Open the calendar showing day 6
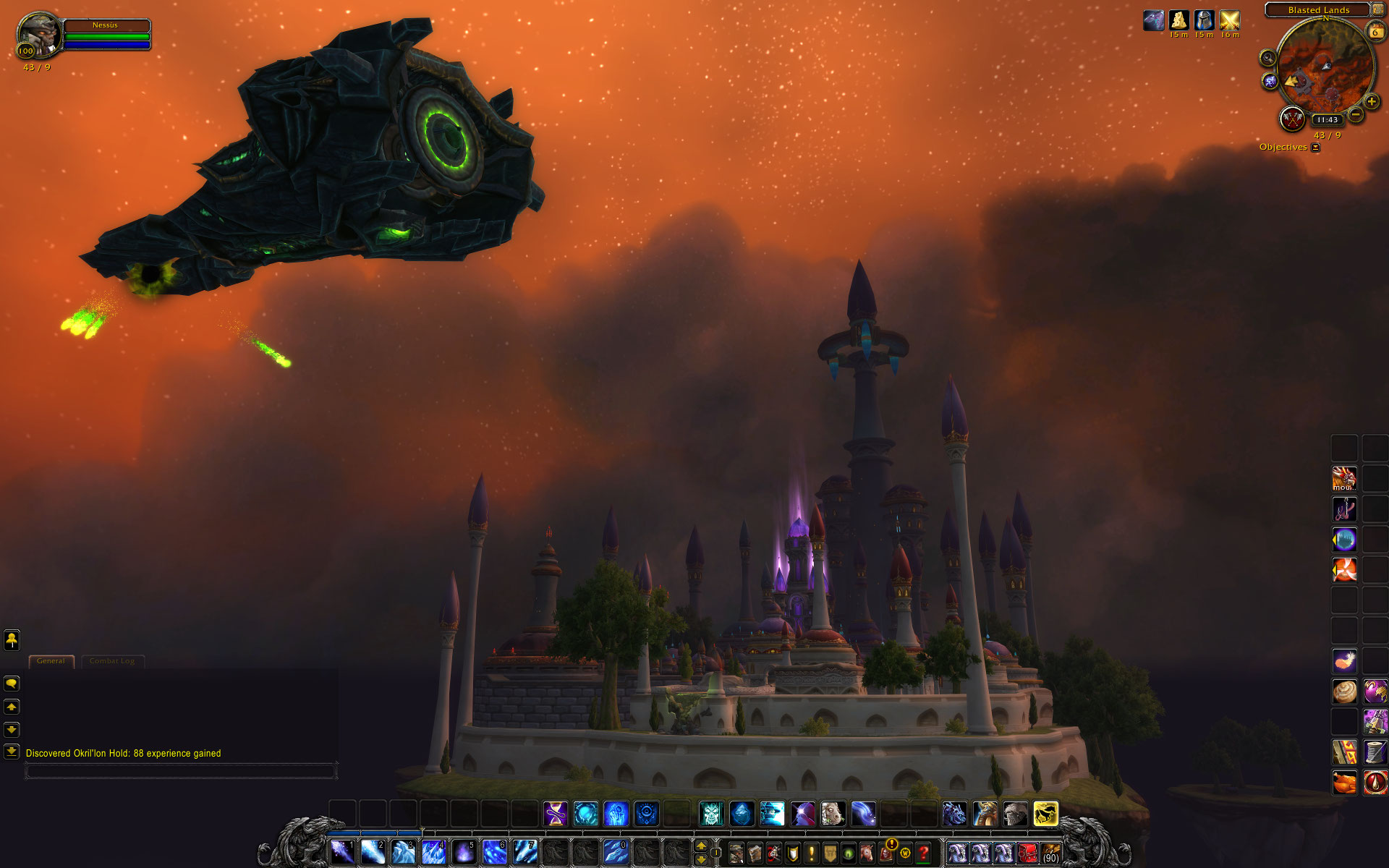The width and height of the screenshot is (1389, 868). [x=1375, y=32]
